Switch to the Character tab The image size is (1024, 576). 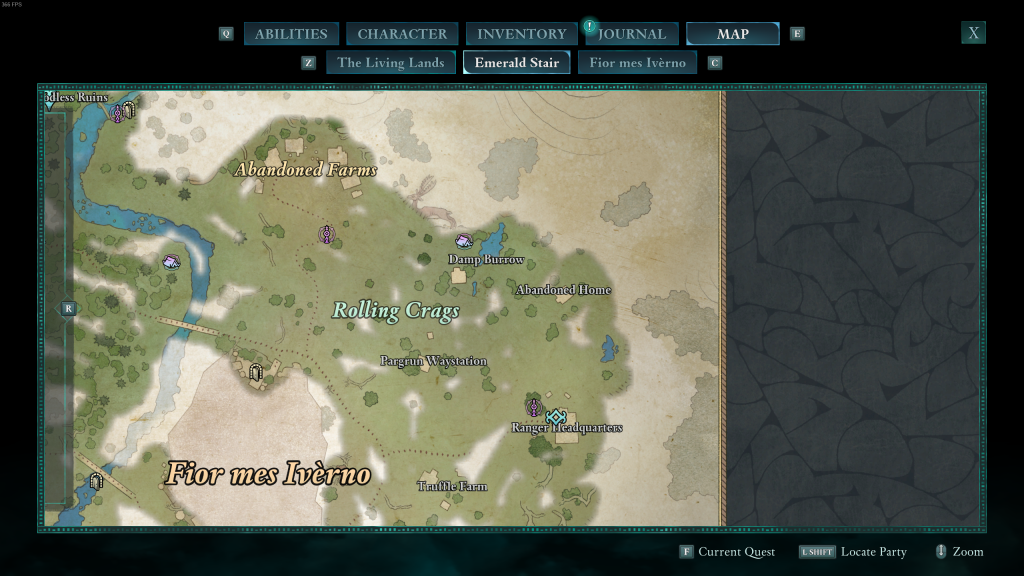402,34
